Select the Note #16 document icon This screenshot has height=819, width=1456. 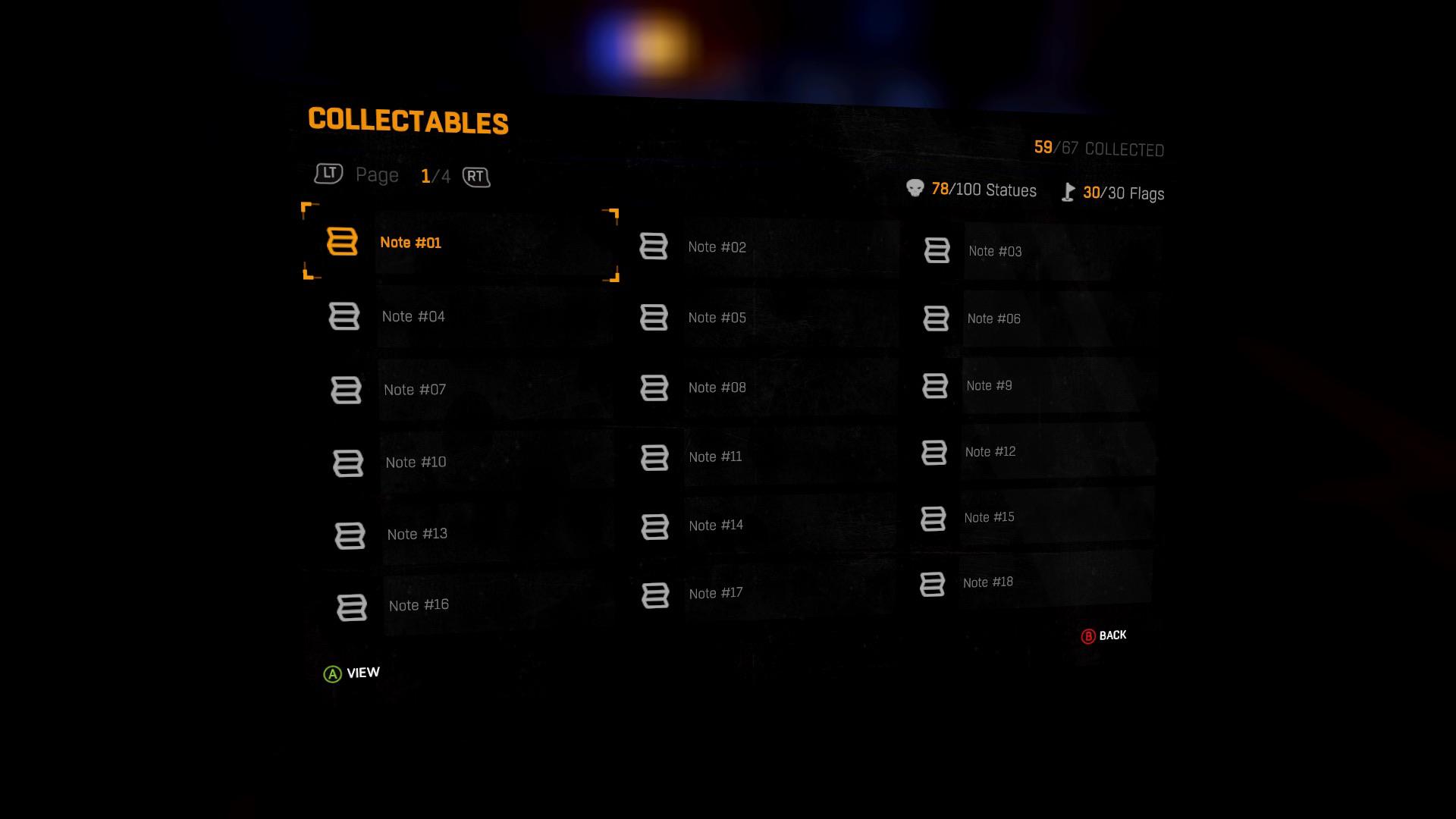coord(350,607)
